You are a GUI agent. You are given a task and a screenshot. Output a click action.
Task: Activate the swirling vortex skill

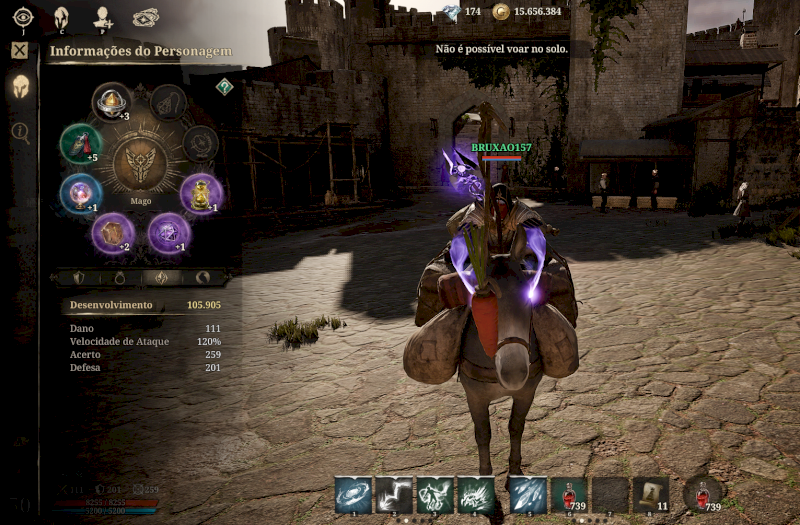[x=353, y=495]
